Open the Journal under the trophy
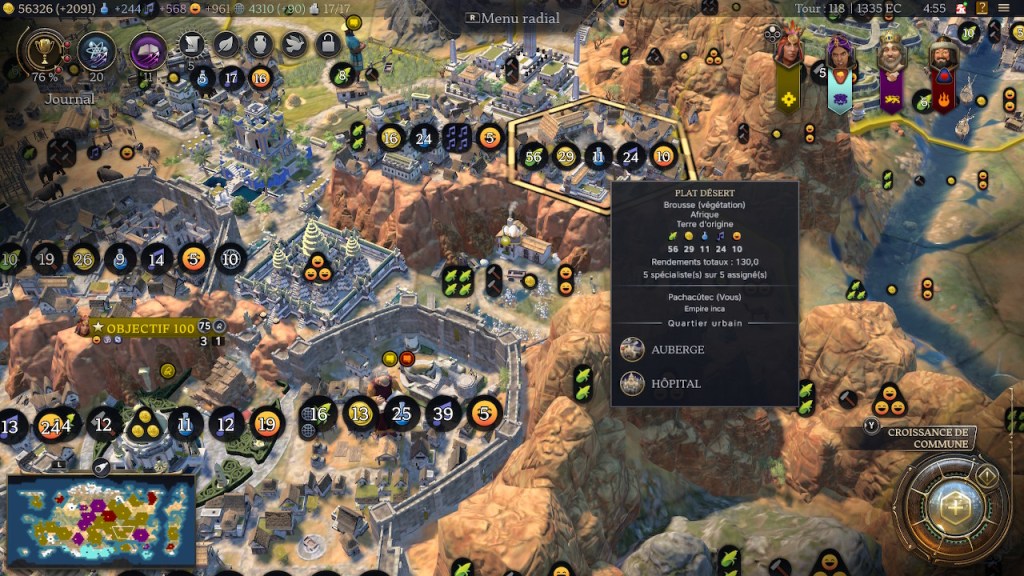 (x=70, y=99)
